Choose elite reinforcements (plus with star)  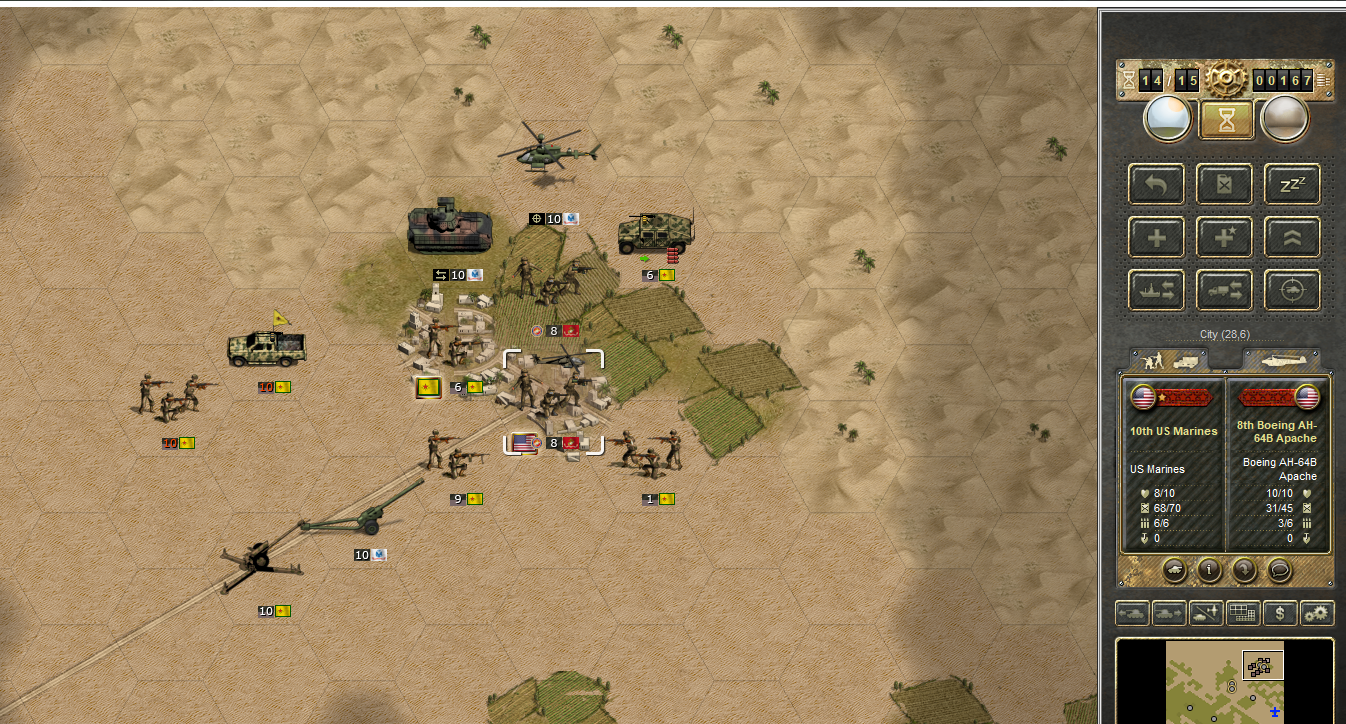click(x=1225, y=237)
